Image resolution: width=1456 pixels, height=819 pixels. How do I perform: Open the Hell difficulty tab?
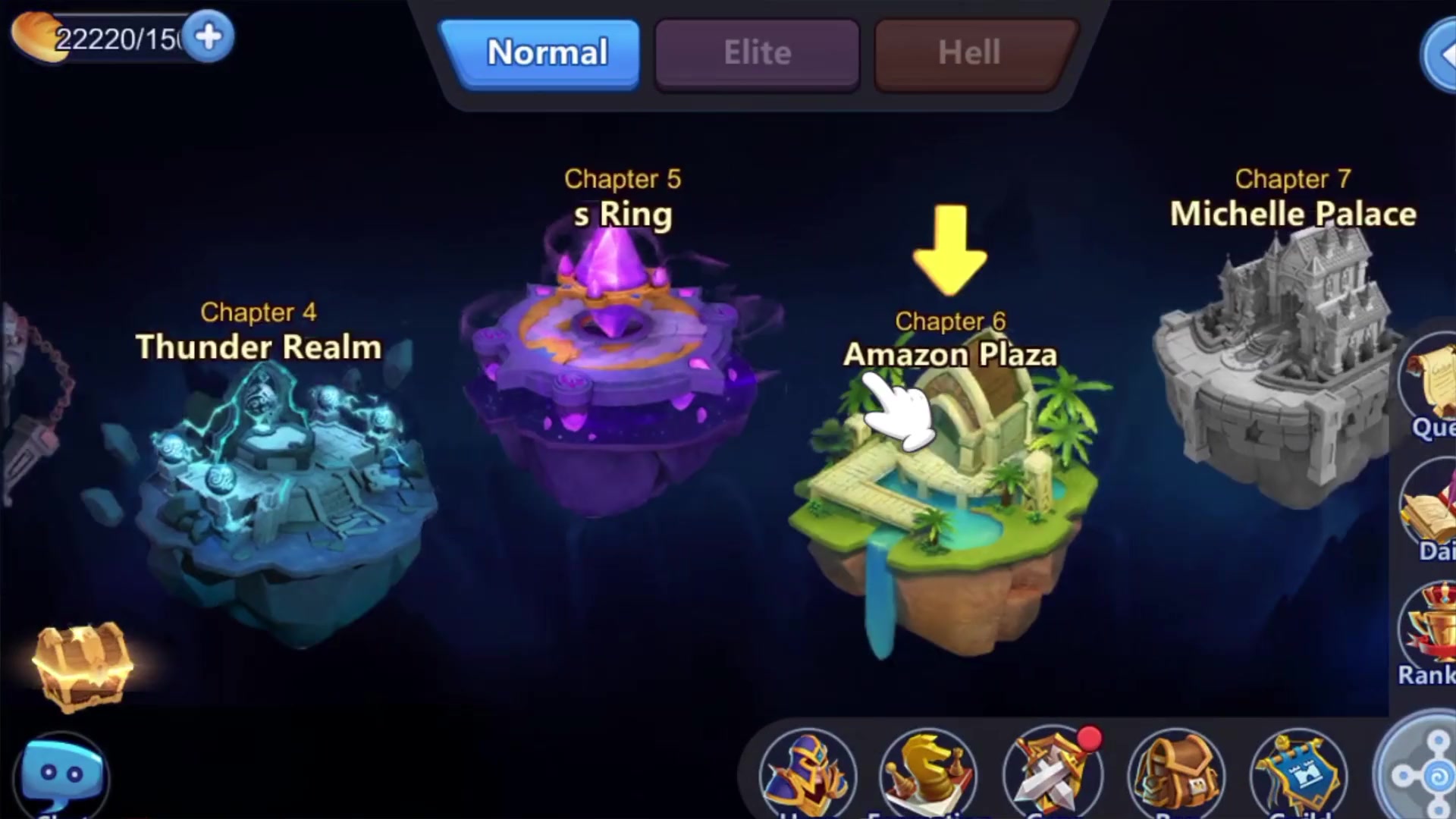tap(969, 53)
